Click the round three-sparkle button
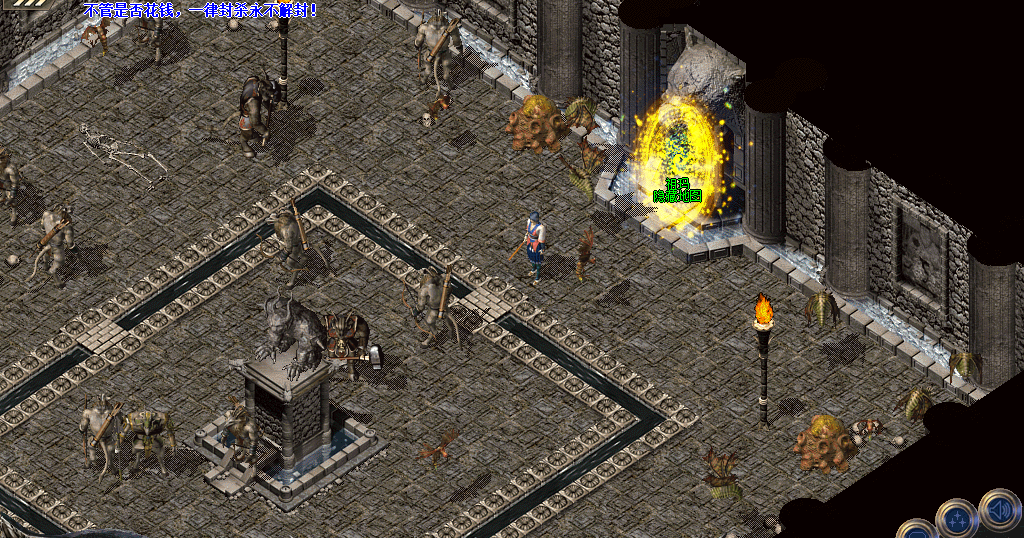 [x=957, y=519]
